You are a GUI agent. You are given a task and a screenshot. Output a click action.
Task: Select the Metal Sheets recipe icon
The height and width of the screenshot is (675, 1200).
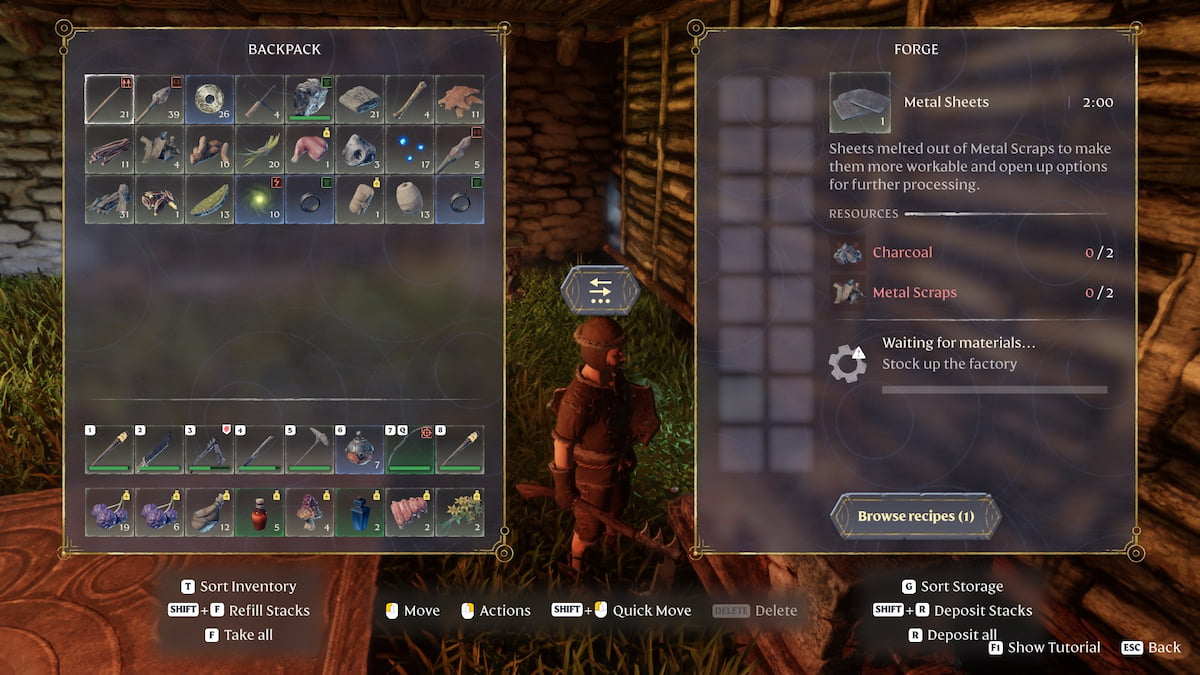click(859, 102)
